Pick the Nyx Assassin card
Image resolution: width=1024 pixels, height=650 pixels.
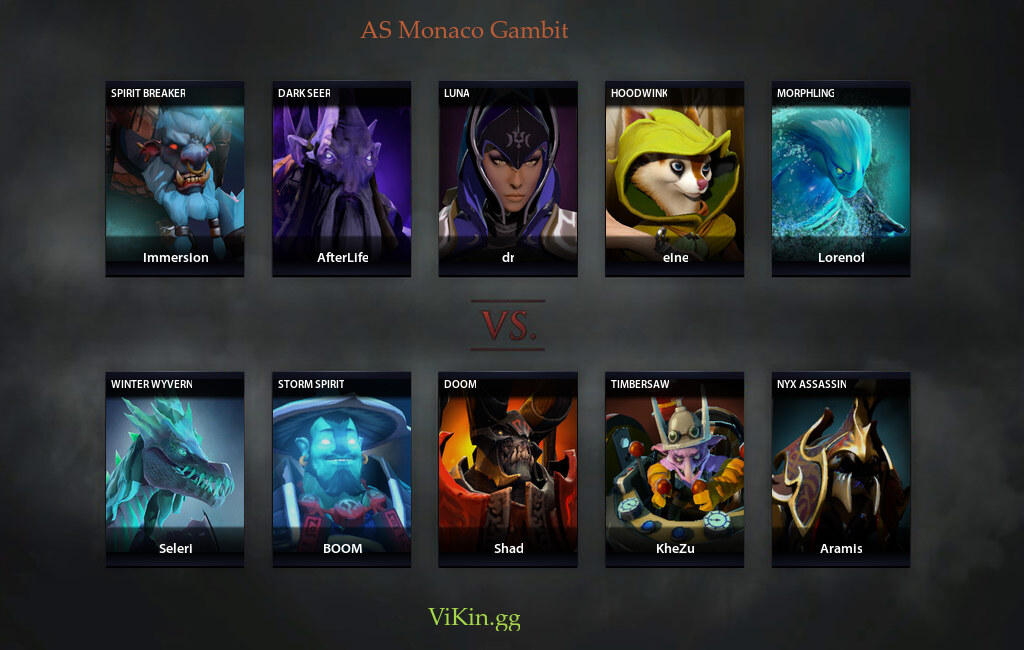[841, 470]
